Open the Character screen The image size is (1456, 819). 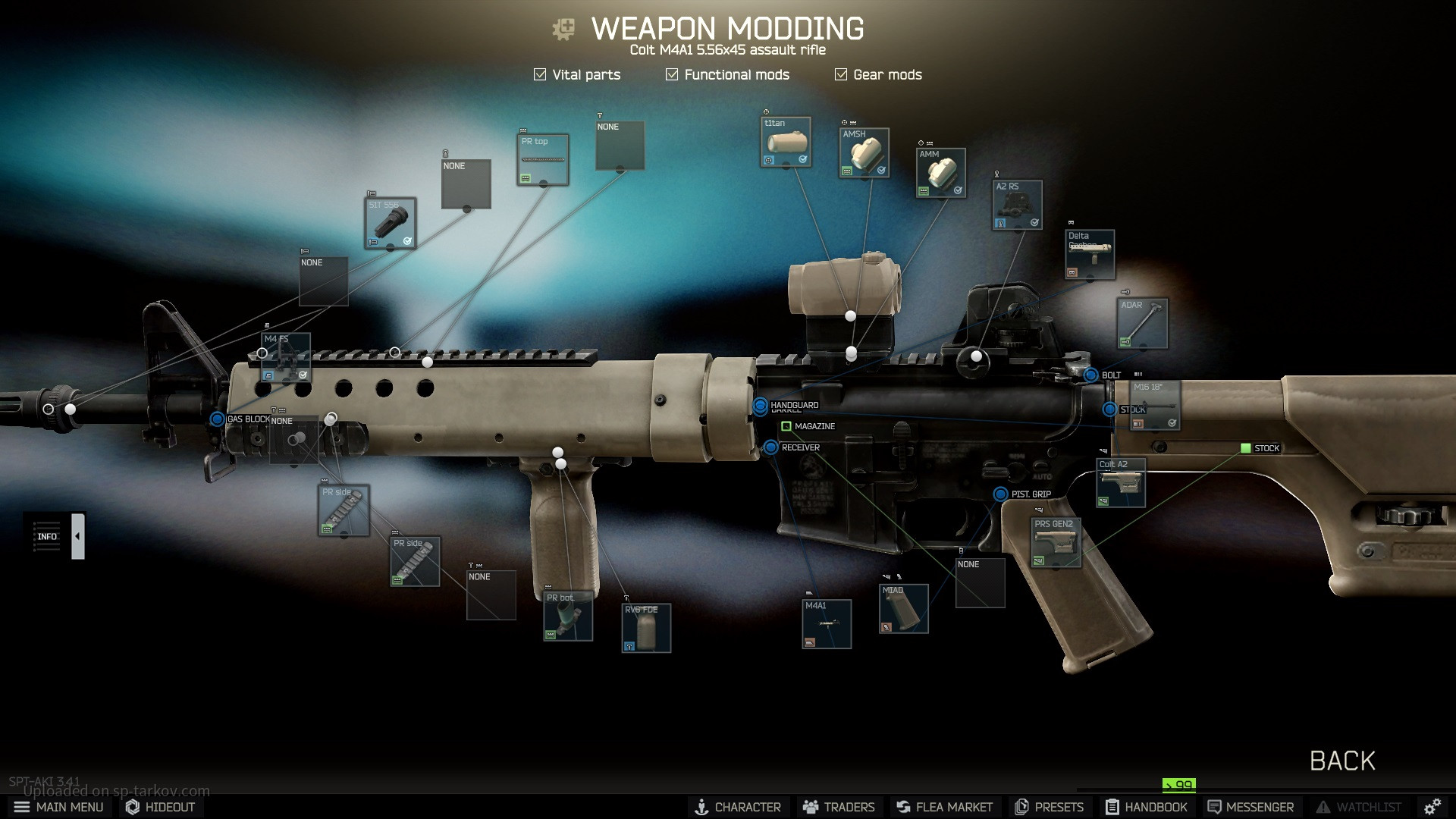click(737, 807)
